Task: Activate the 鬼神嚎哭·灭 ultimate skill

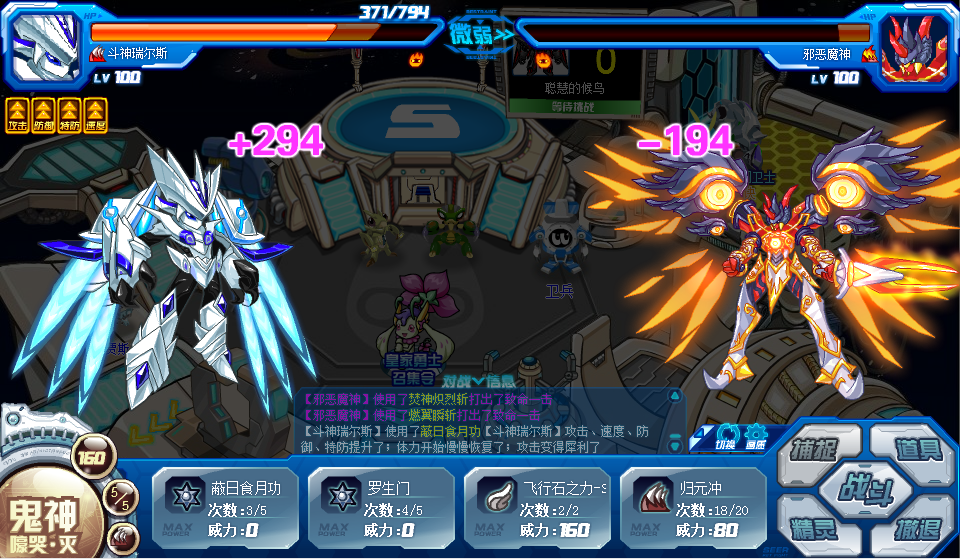Action: pos(50,522)
